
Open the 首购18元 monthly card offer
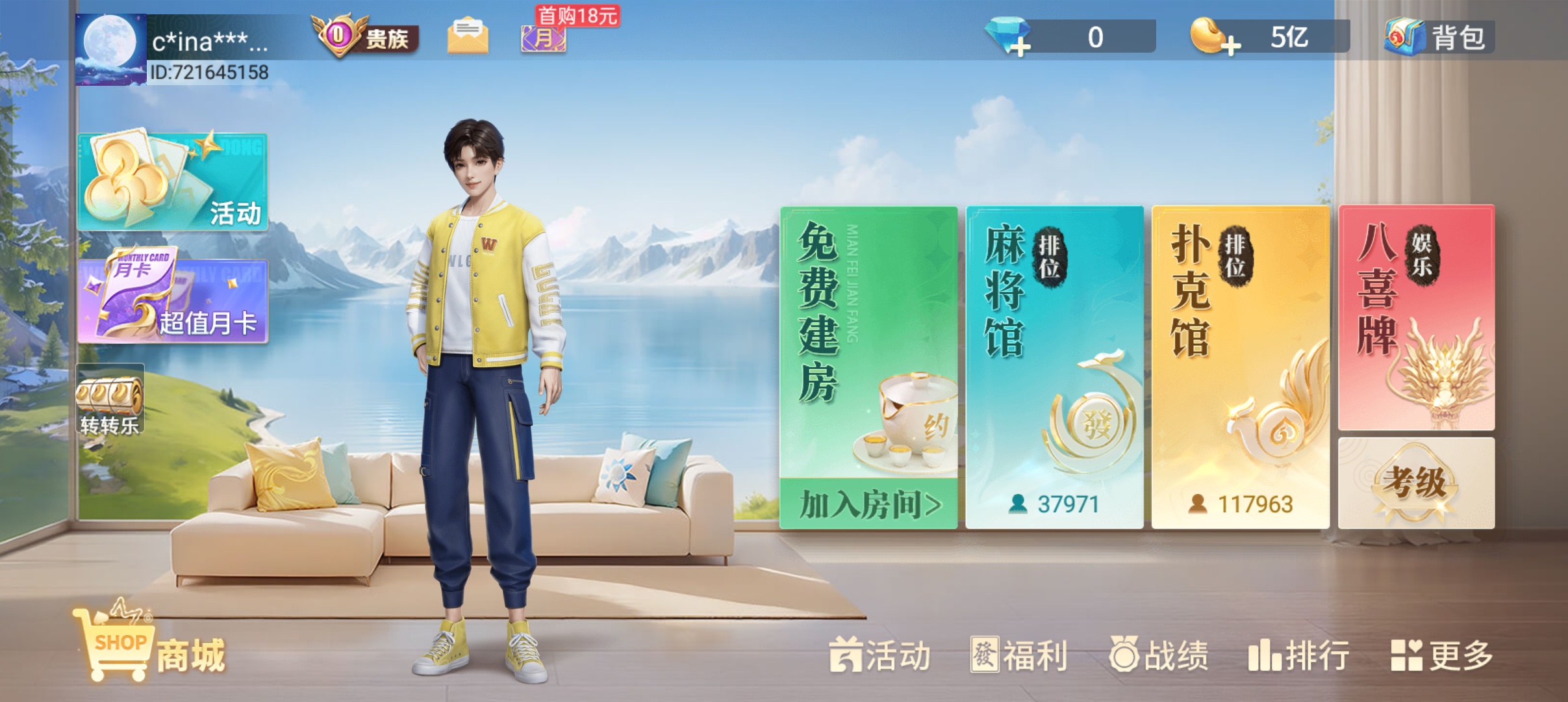[x=544, y=36]
